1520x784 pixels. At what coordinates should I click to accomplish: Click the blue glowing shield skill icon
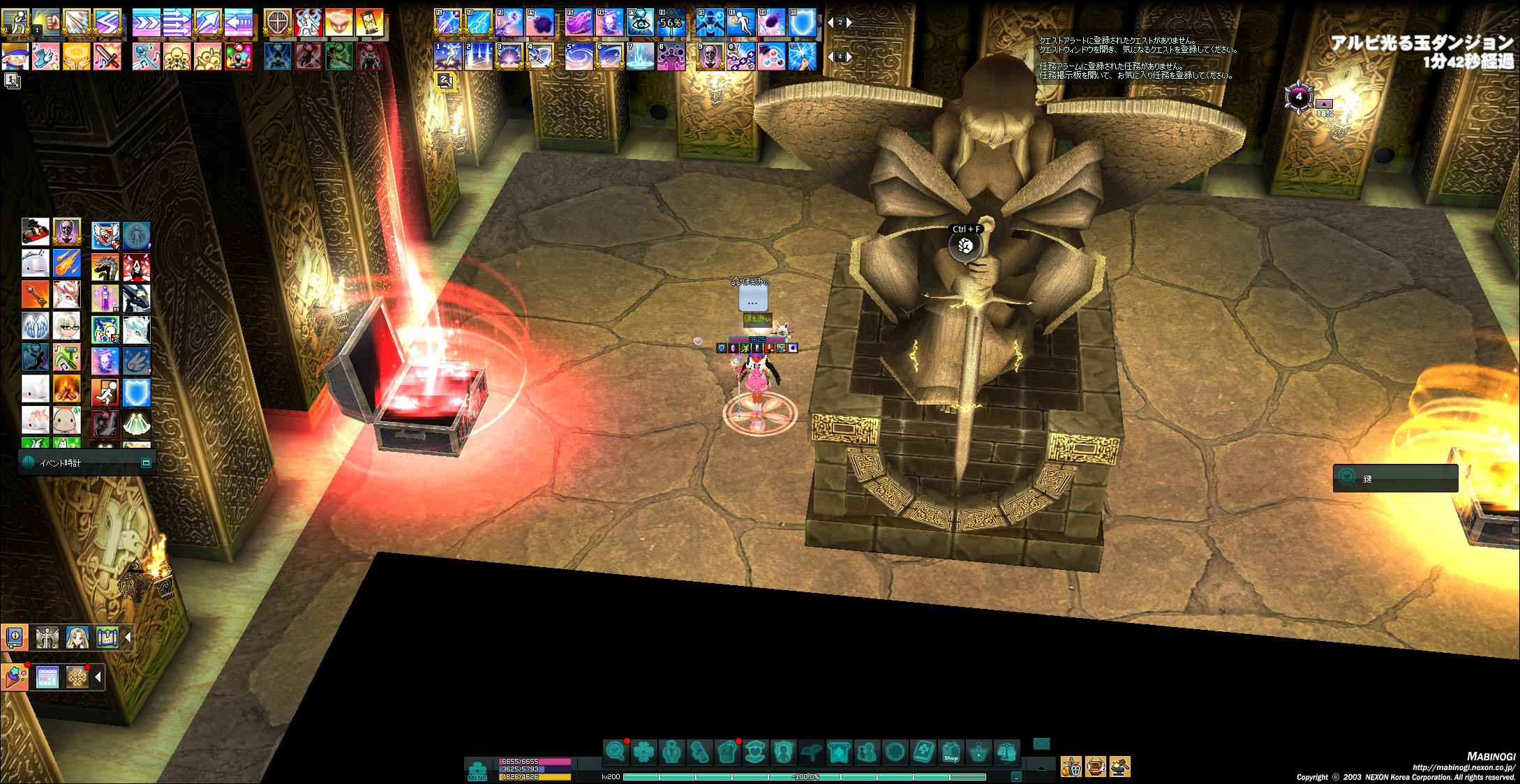coord(136,393)
